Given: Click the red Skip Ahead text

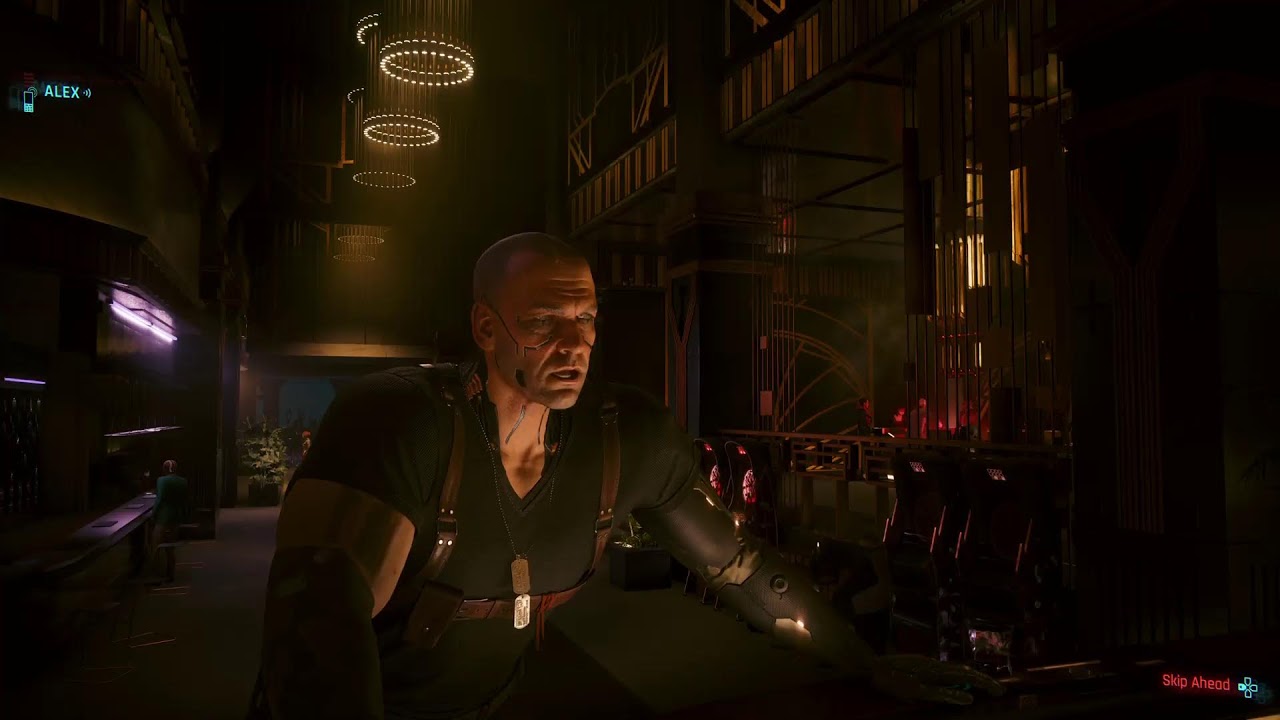Looking at the screenshot, I should click(1196, 683).
